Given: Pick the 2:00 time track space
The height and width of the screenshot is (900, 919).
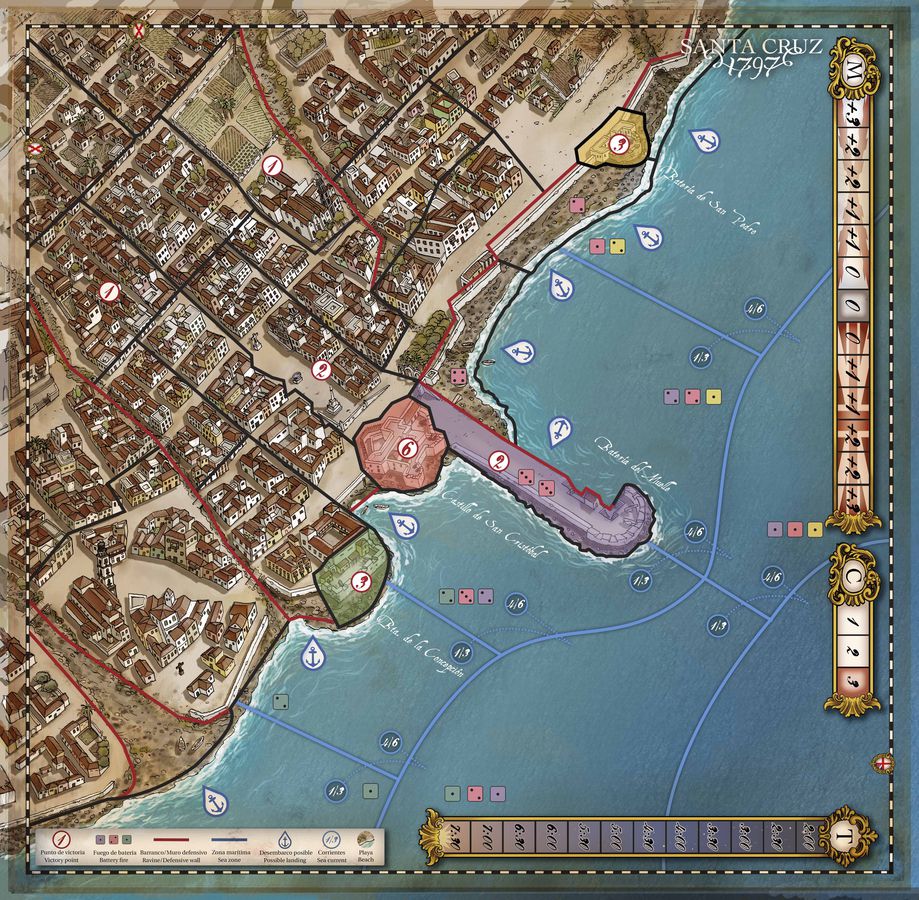Looking at the screenshot, I should click(x=807, y=834).
